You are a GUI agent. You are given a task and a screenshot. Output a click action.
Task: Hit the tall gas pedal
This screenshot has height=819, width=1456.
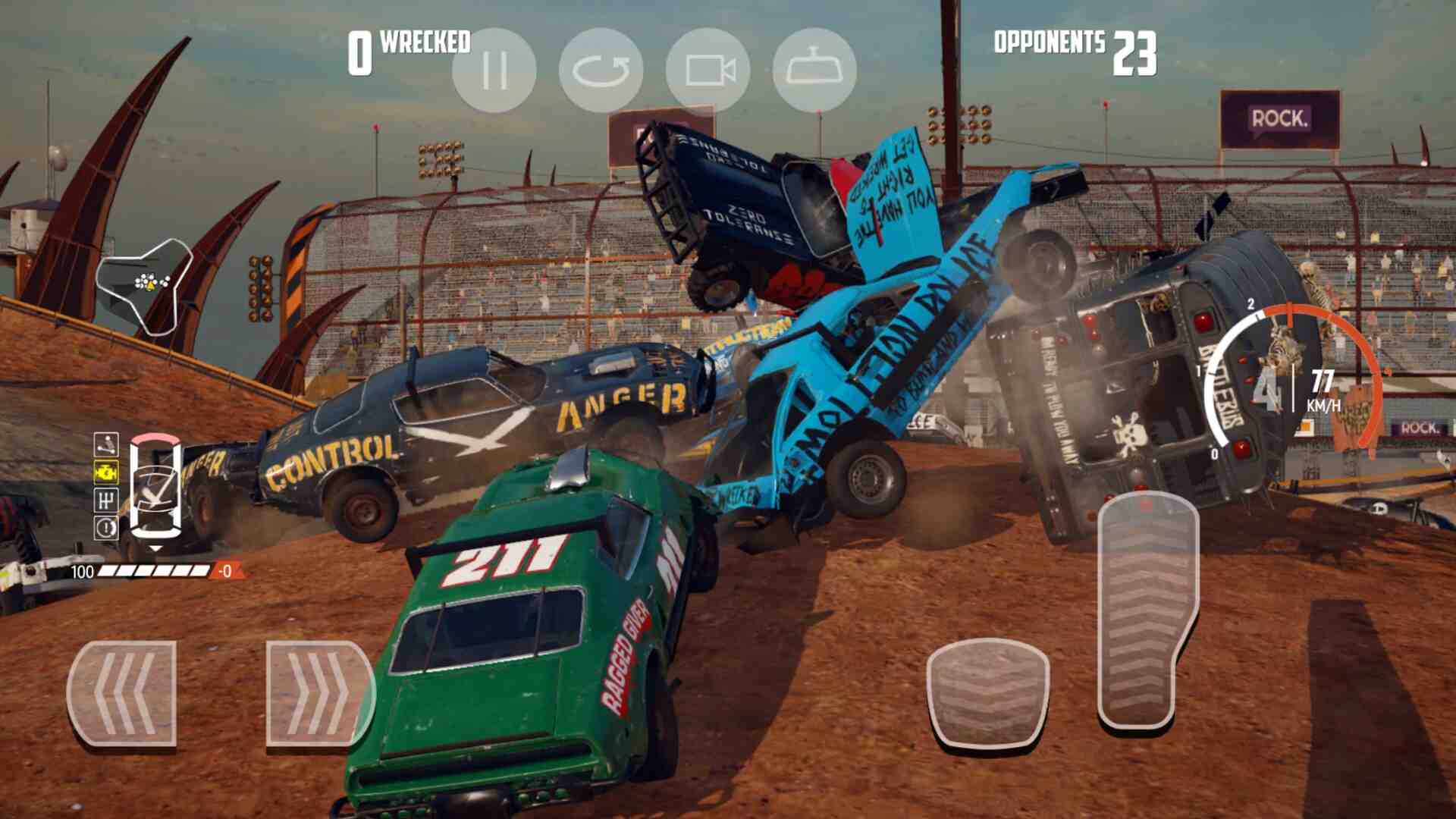click(1147, 610)
